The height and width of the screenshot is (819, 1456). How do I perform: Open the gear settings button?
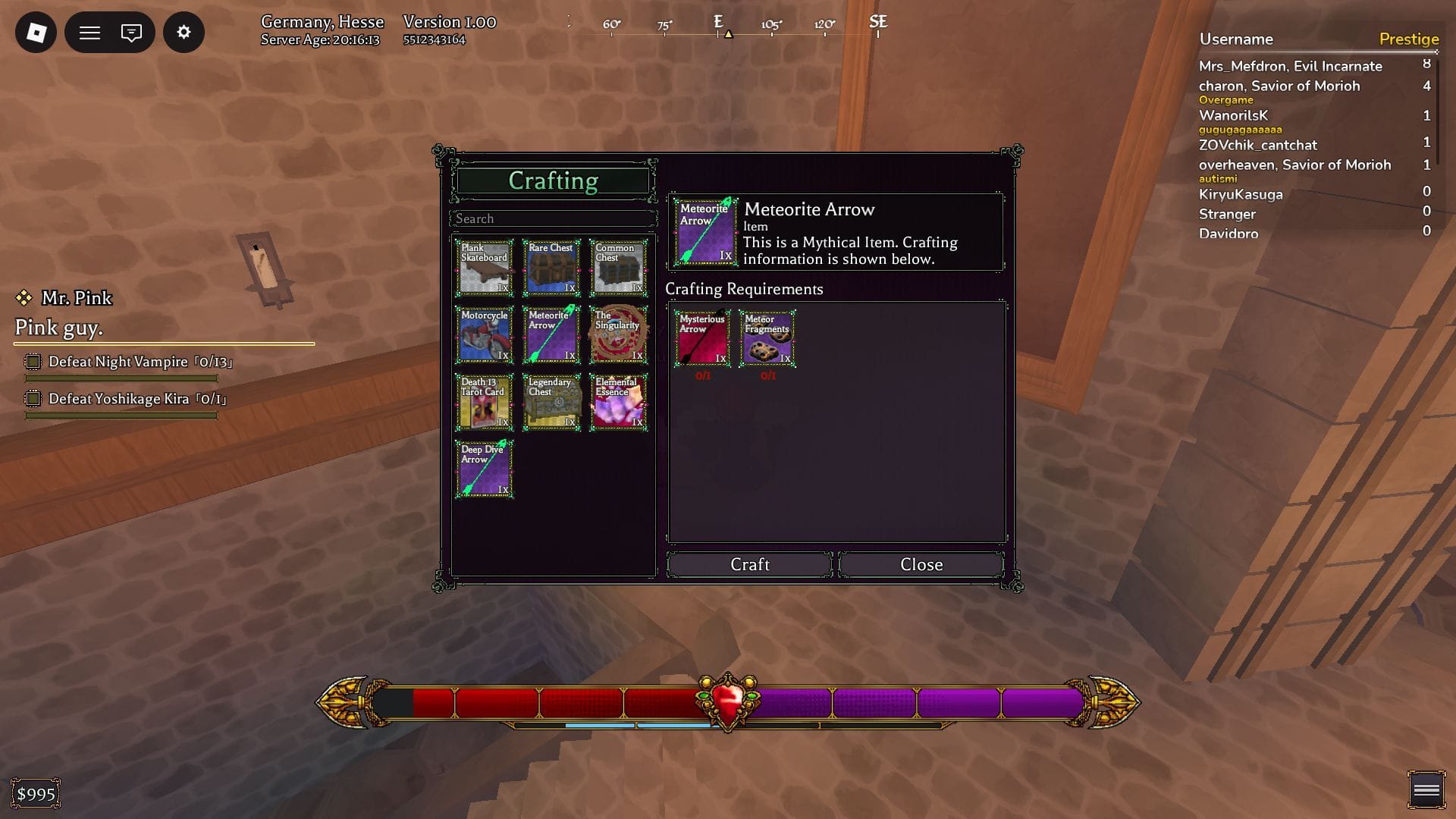point(184,33)
